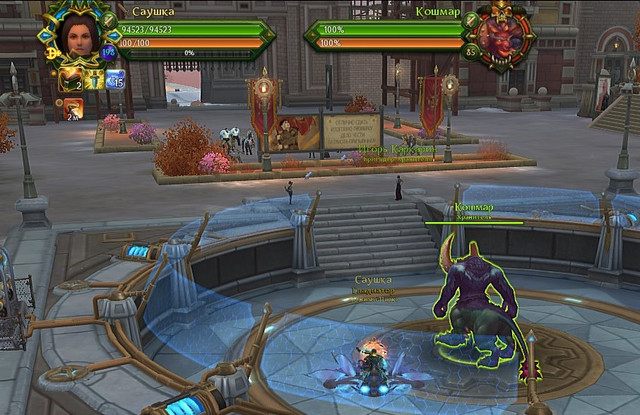The height and width of the screenshot is (415, 640).
Task: Select the blue buff icon showing 15
Action: click(x=115, y=79)
